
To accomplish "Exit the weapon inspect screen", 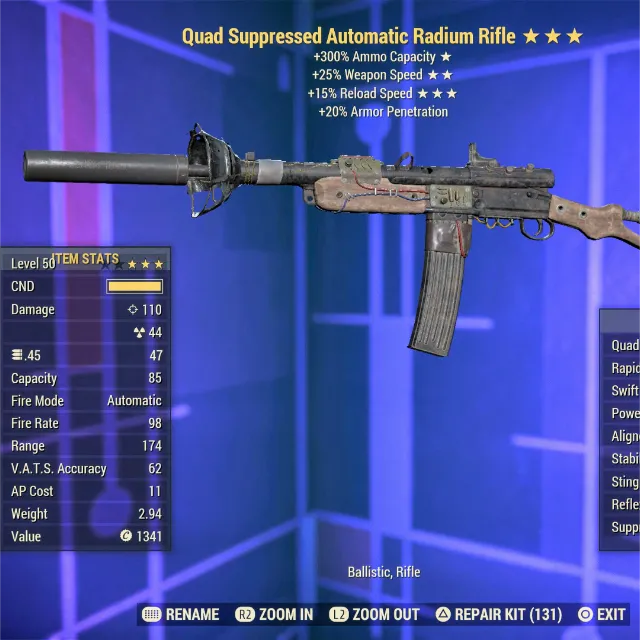I will (x=601, y=614).
